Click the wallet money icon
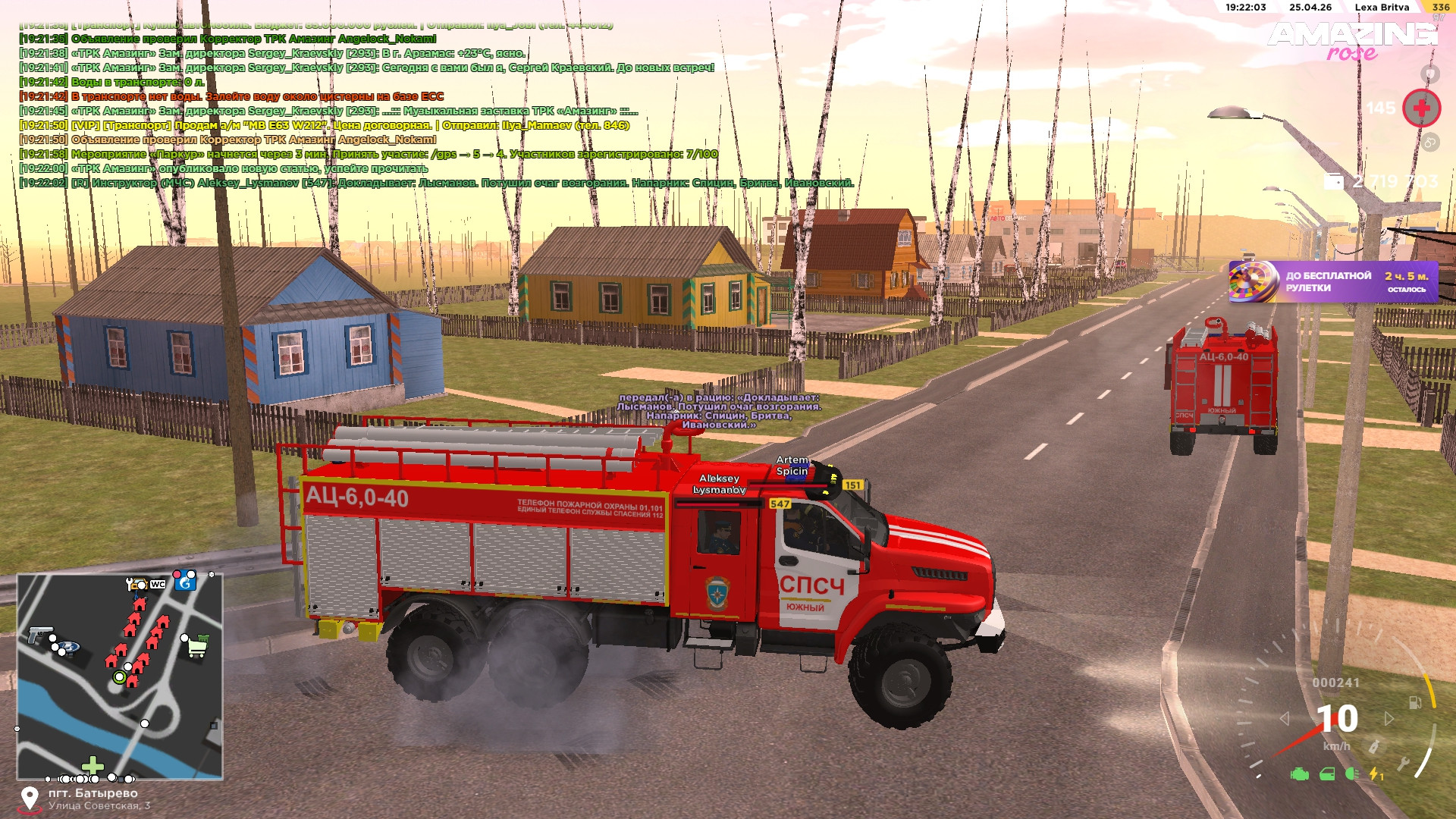Image resolution: width=1456 pixels, height=819 pixels. (x=1332, y=181)
